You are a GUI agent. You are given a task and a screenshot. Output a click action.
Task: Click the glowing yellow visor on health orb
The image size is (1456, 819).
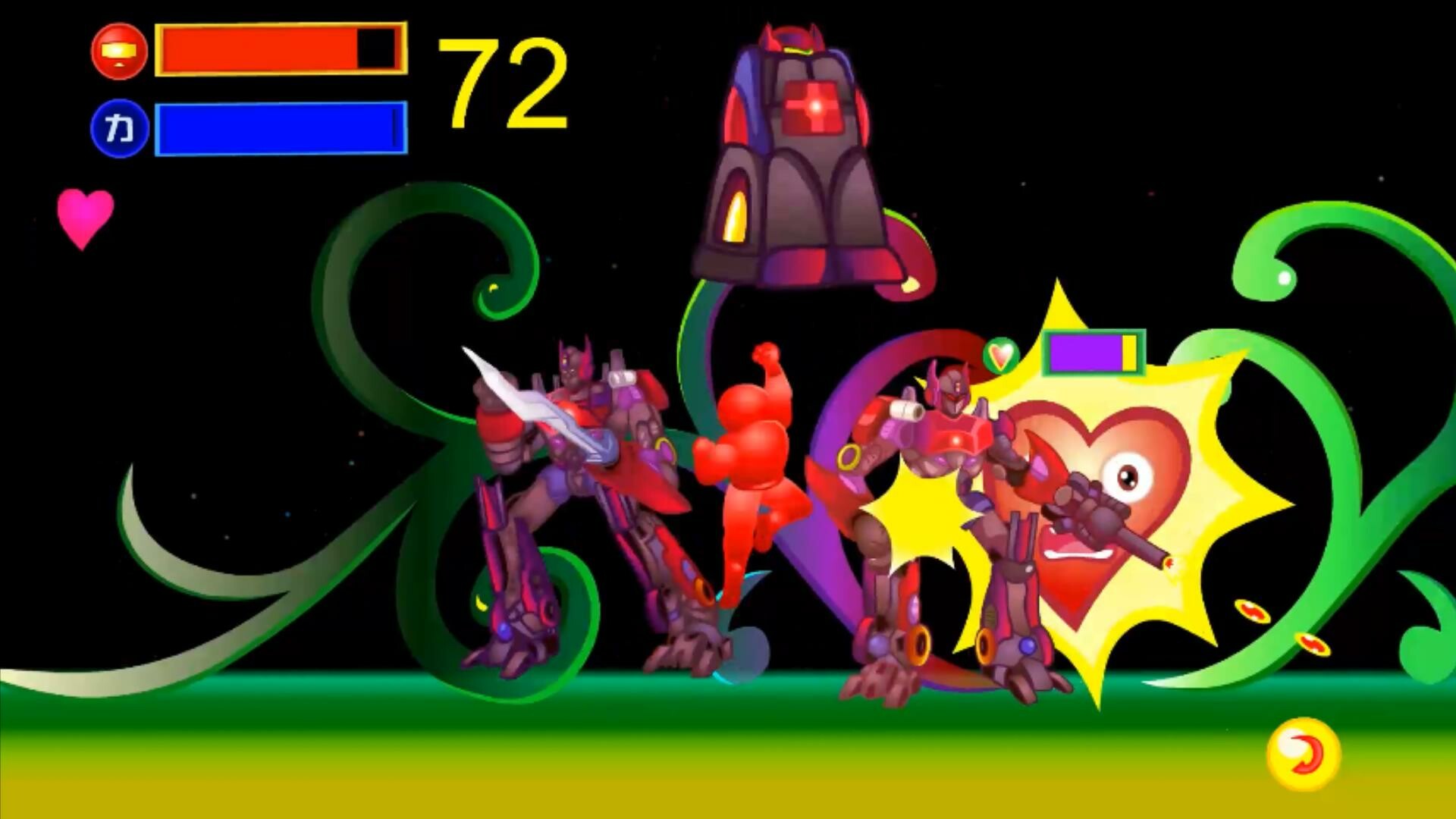point(118,49)
